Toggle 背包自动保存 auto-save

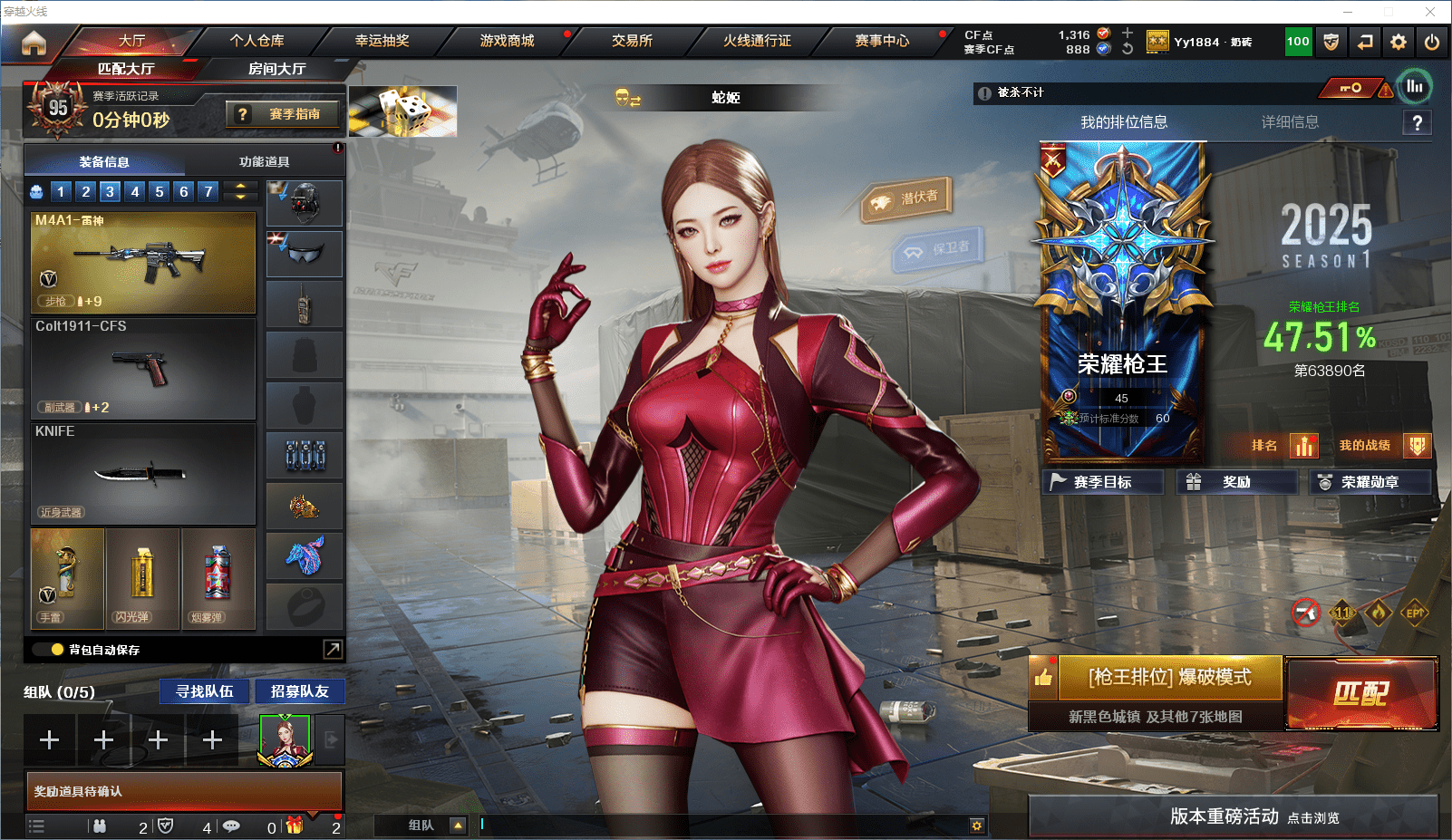click(x=57, y=650)
